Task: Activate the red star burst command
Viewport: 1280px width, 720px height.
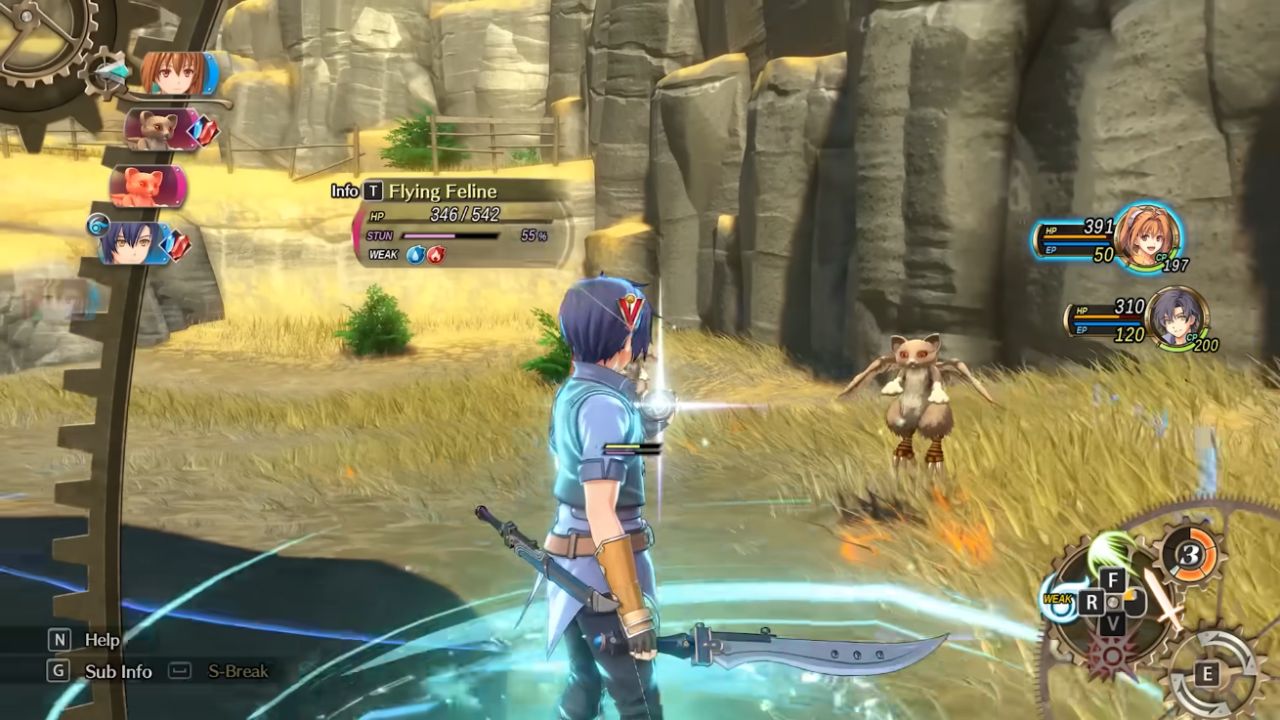Action: 1113,658
